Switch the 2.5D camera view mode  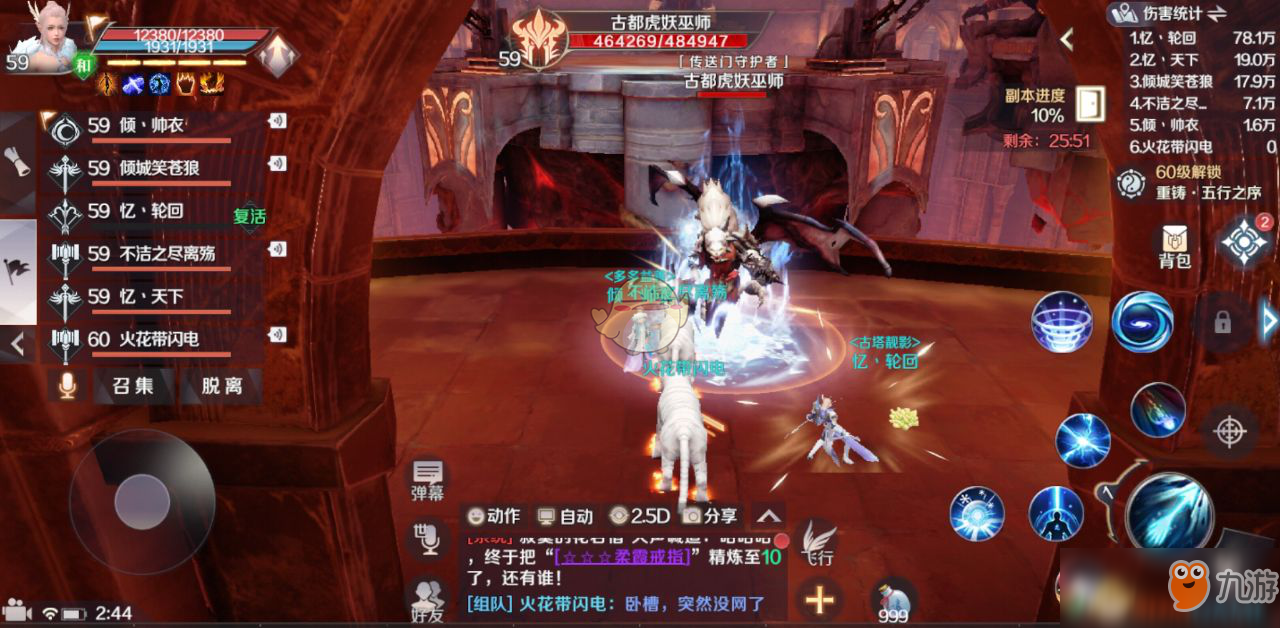[639, 516]
